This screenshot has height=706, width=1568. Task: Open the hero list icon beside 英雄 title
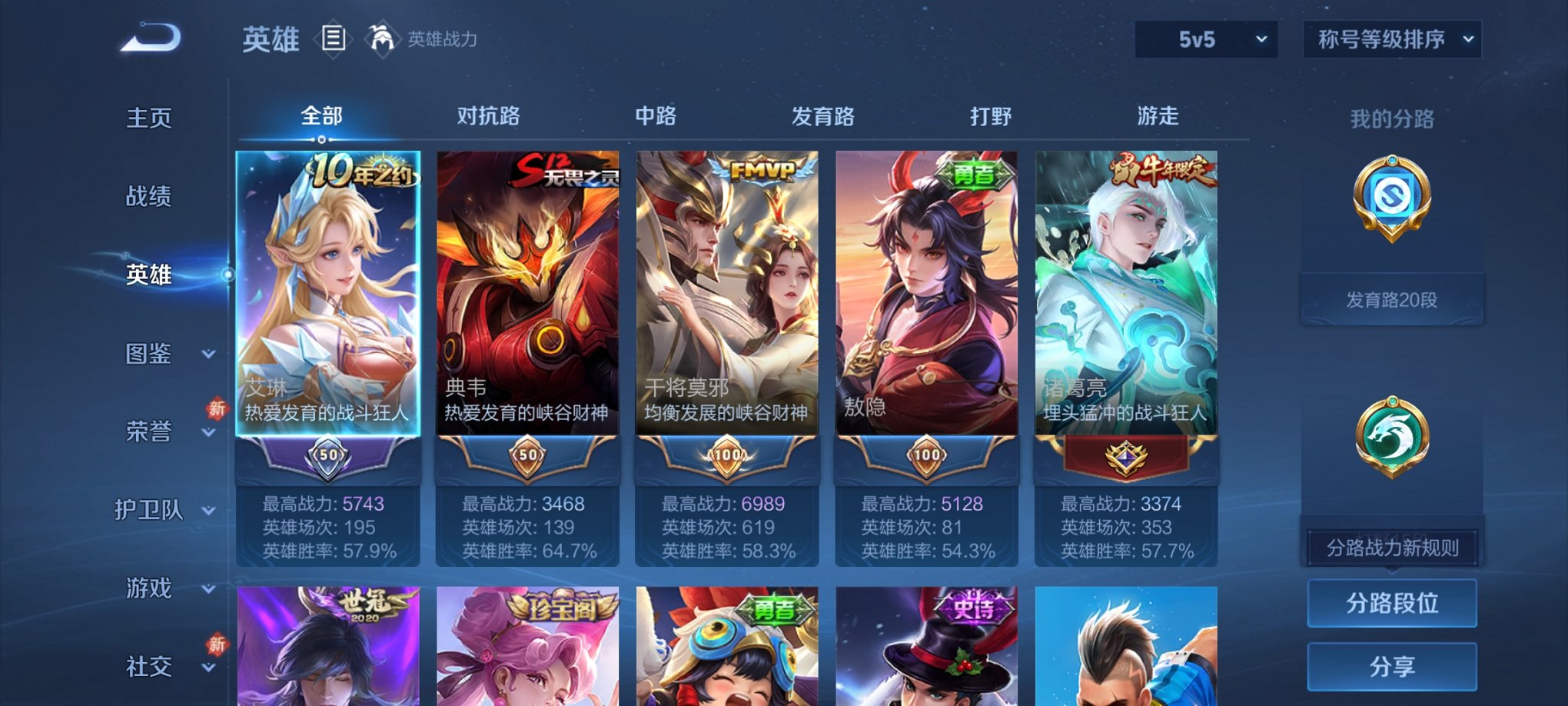click(x=334, y=39)
